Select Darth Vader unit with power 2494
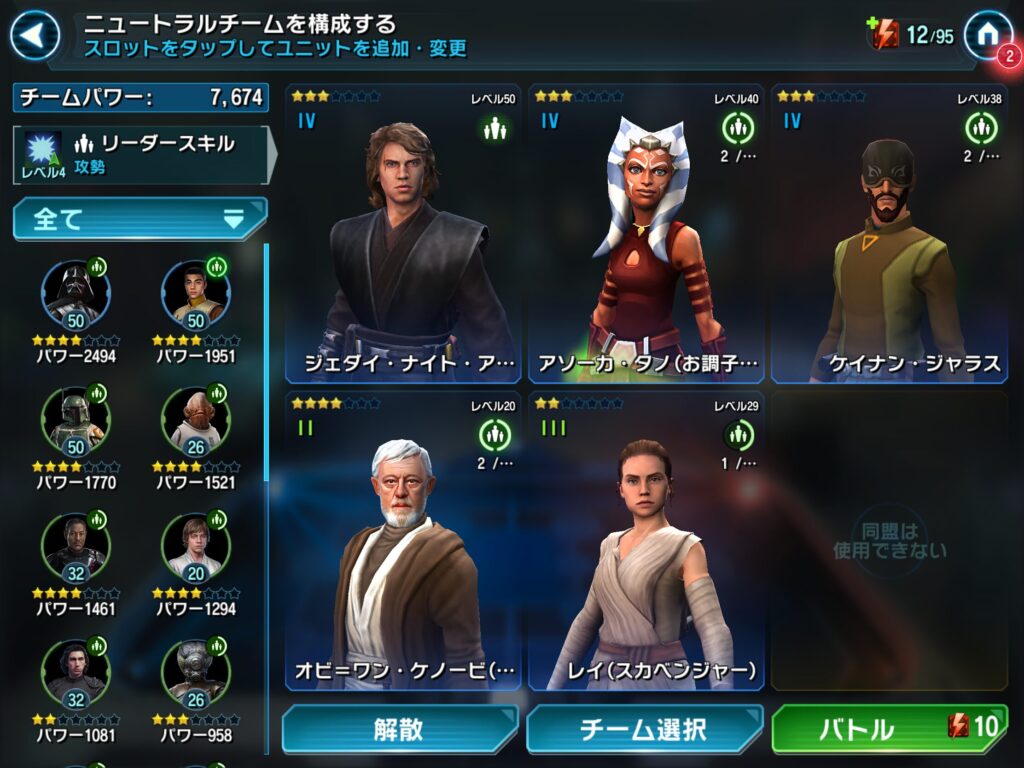1024x768 pixels. (x=76, y=293)
